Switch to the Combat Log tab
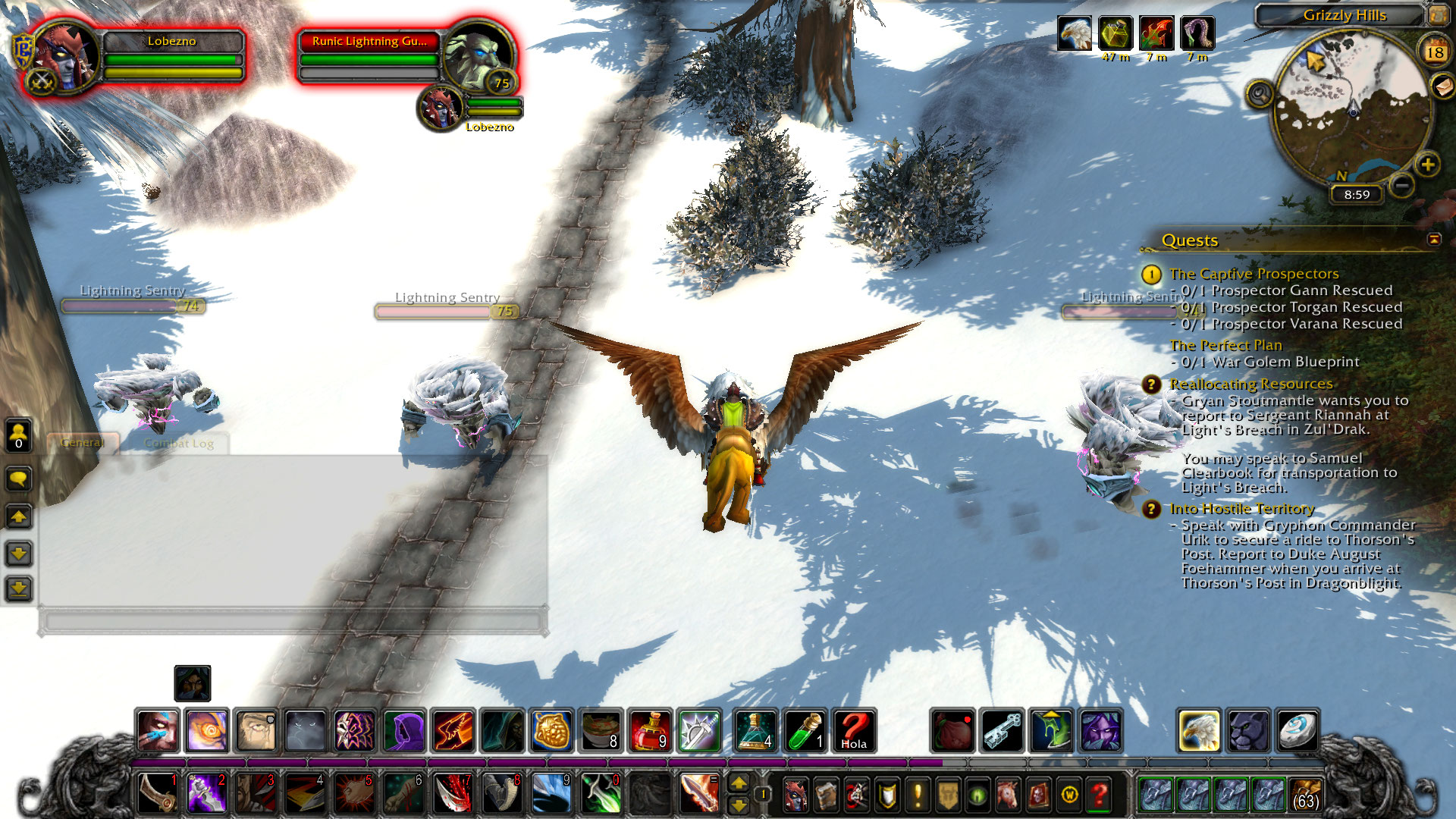Viewport: 1456px width, 819px height. pyautogui.click(x=179, y=444)
